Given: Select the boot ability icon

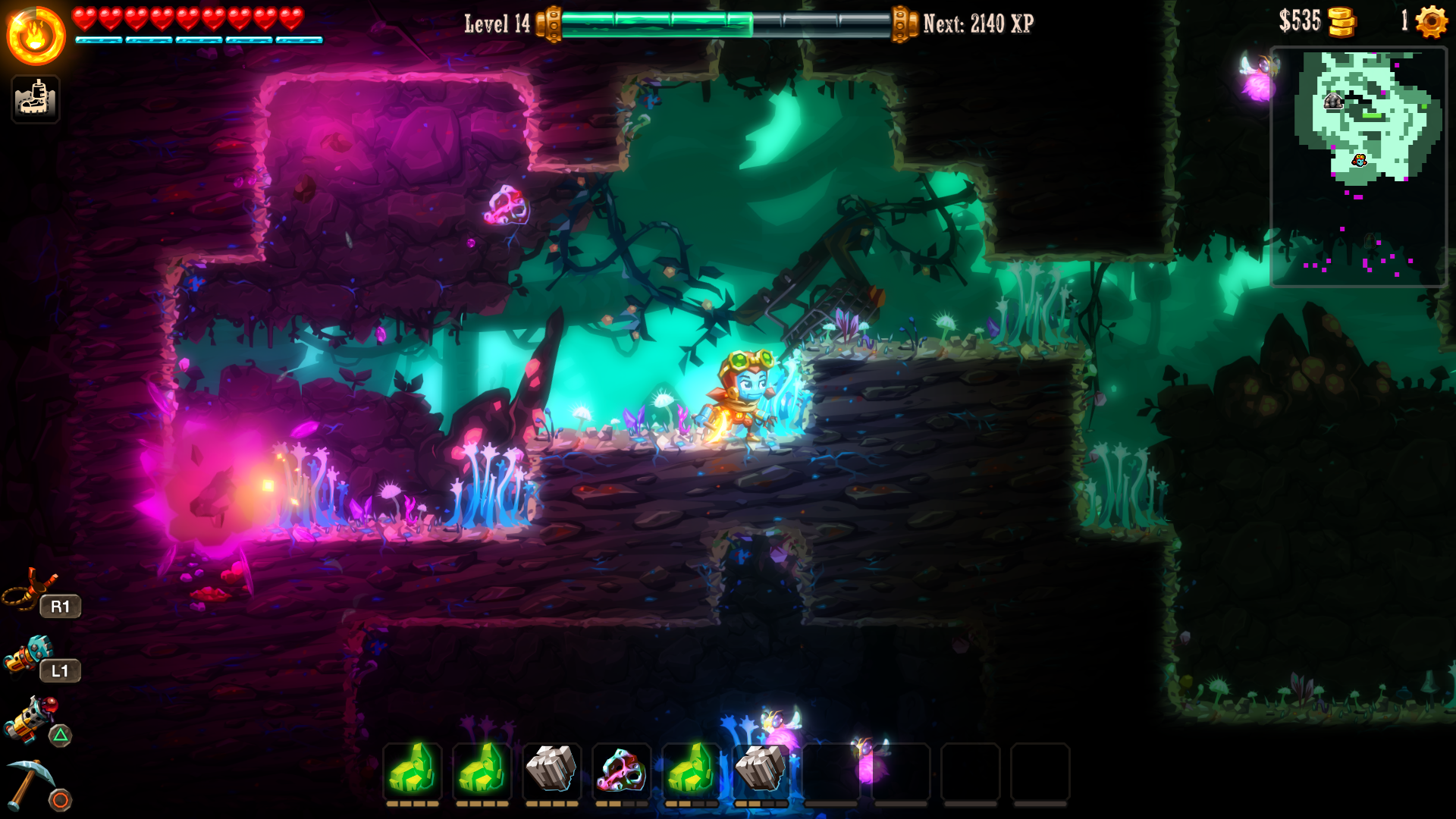Looking at the screenshot, I should point(36,99).
